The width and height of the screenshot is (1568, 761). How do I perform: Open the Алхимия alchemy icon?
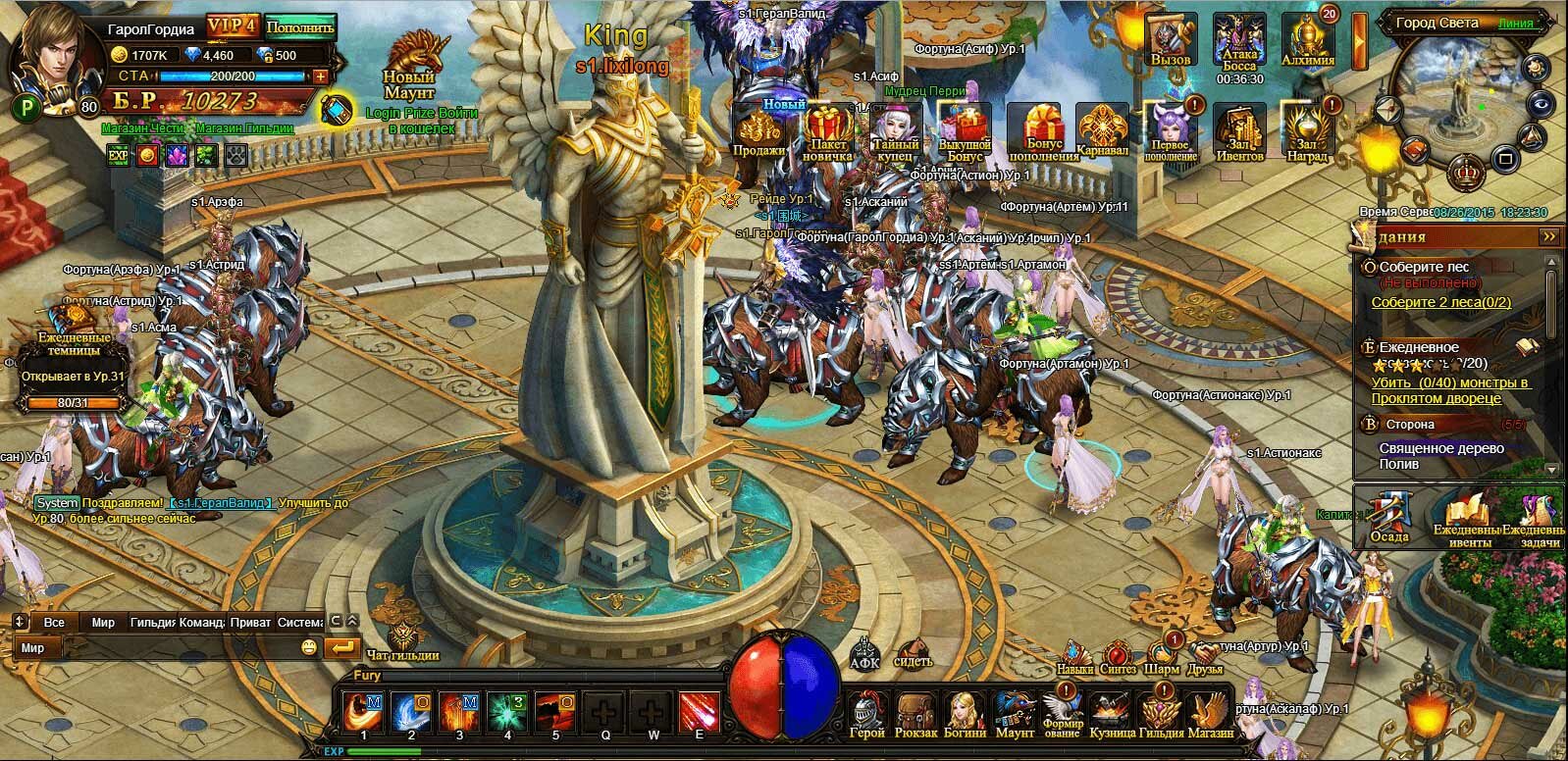[1308, 39]
